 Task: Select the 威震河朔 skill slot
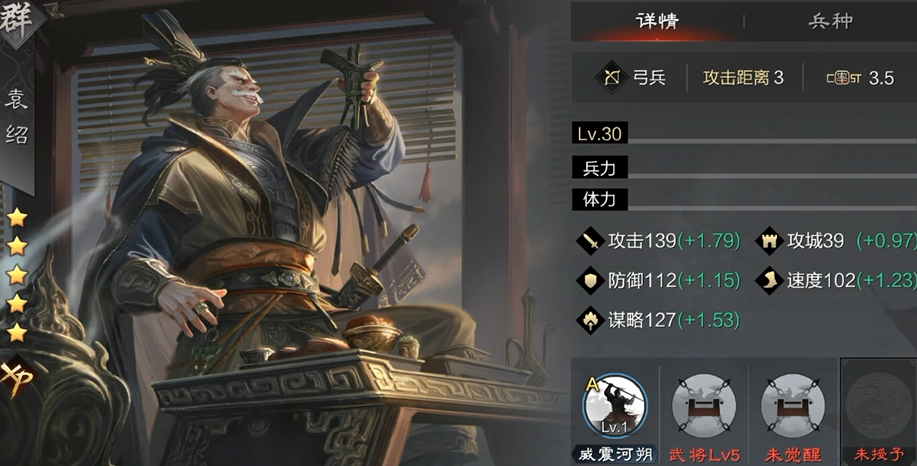click(x=614, y=407)
